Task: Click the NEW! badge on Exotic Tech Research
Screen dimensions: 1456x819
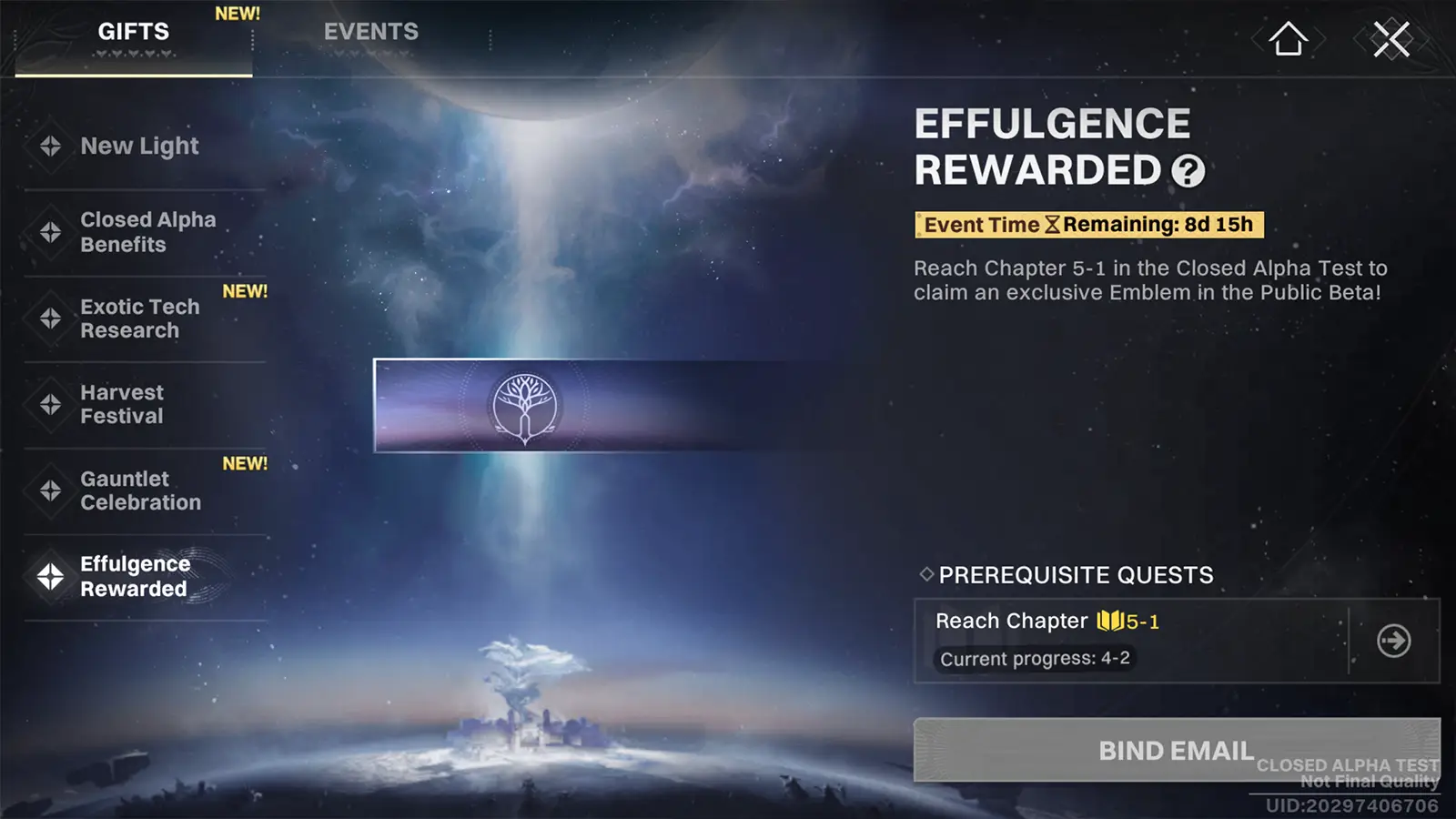Action: click(244, 289)
